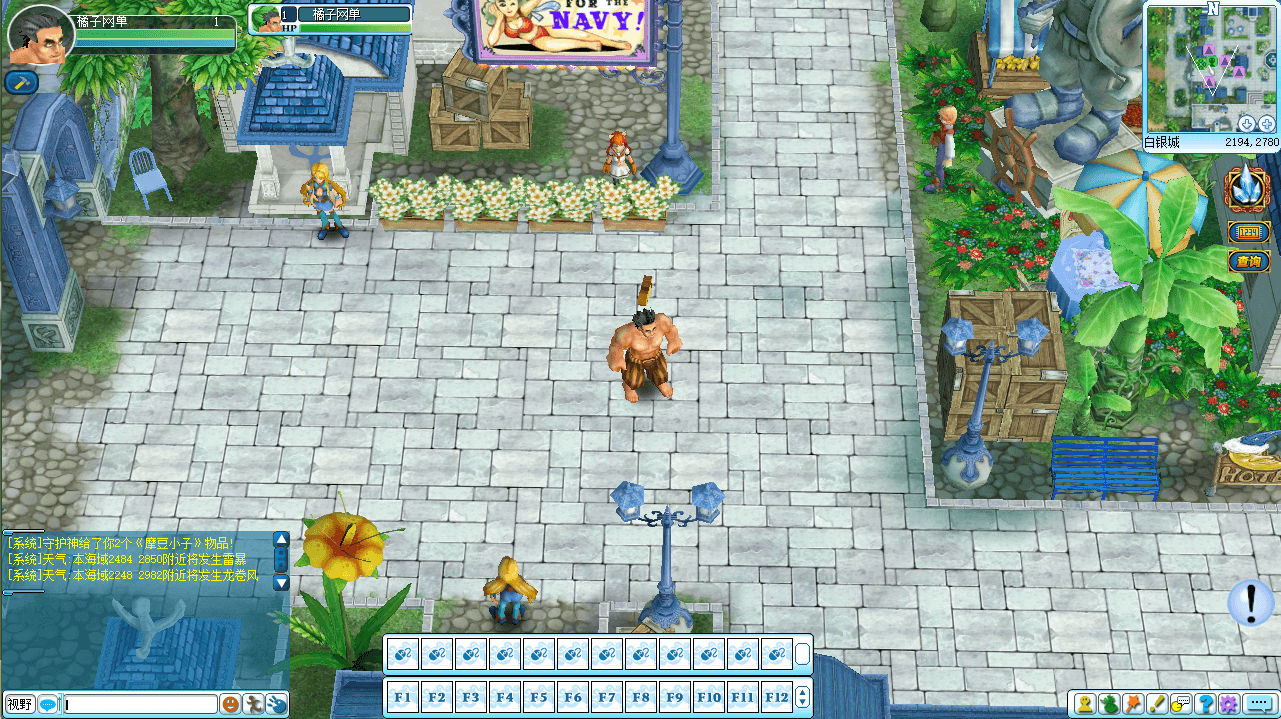Click the speech bubble chat channel button
The width and height of the screenshot is (1281, 719).
click(x=47, y=704)
